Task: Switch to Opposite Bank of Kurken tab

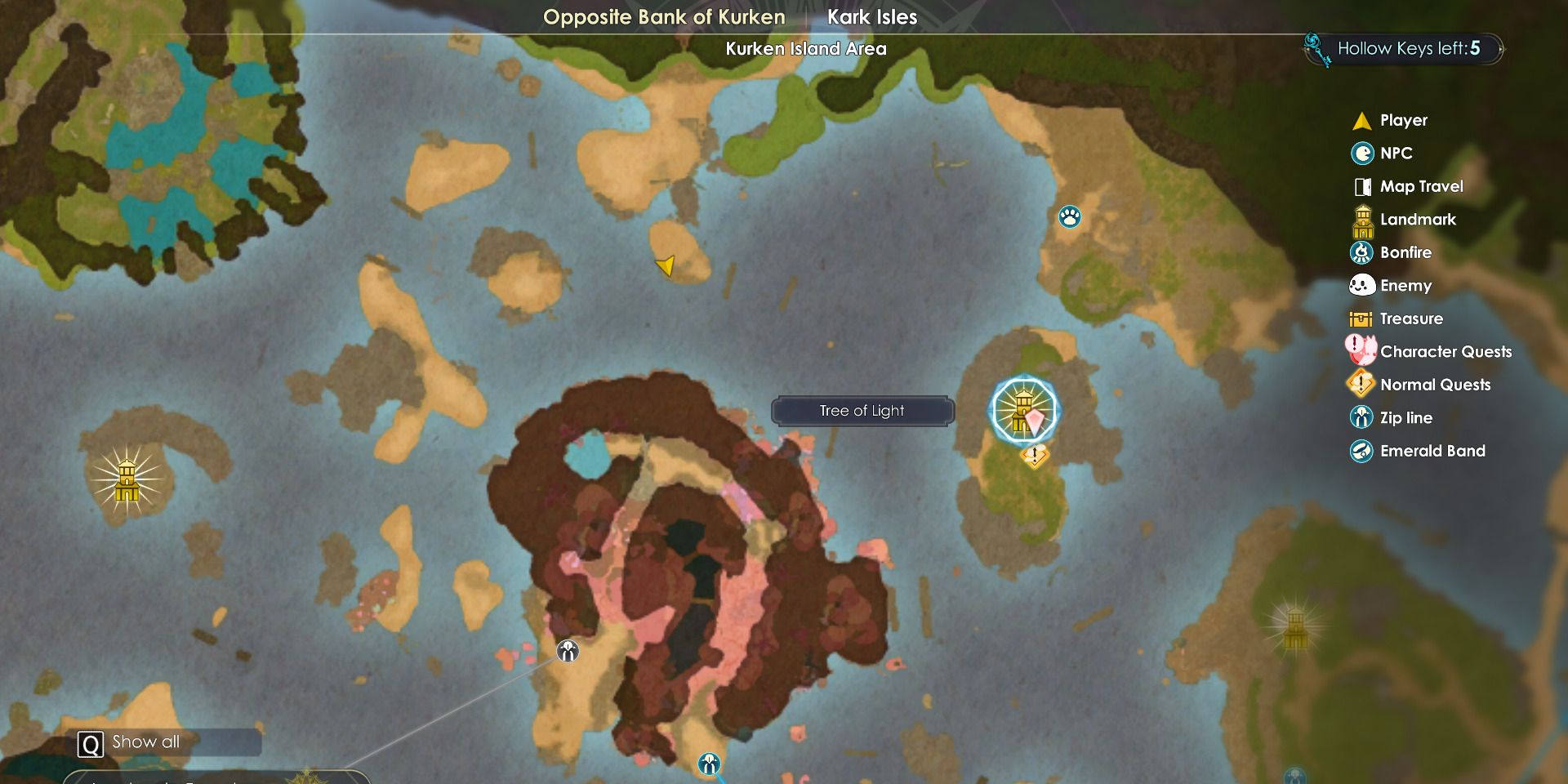Action: click(x=663, y=17)
